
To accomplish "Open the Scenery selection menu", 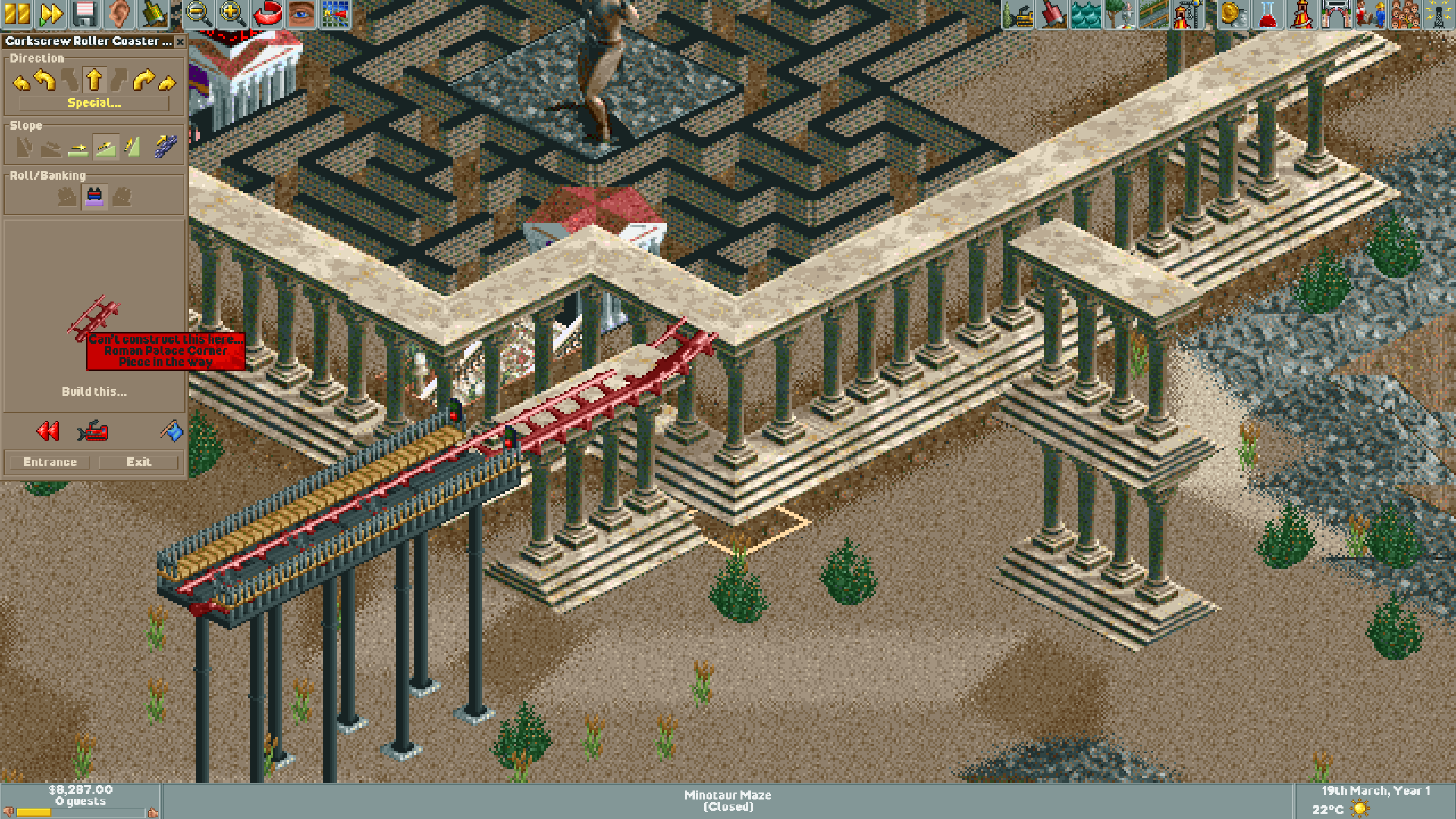I will [x=1119, y=13].
